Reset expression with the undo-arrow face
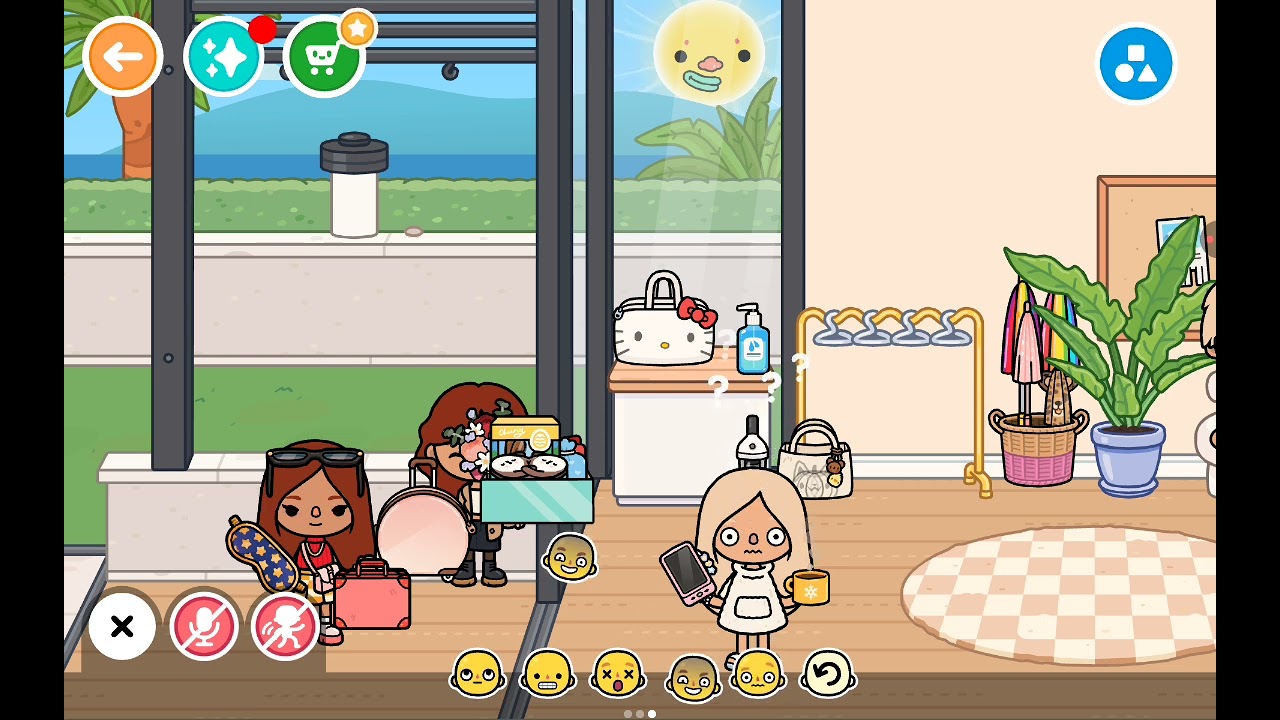Image resolution: width=1280 pixels, height=720 pixels. [x=827, y=673]
